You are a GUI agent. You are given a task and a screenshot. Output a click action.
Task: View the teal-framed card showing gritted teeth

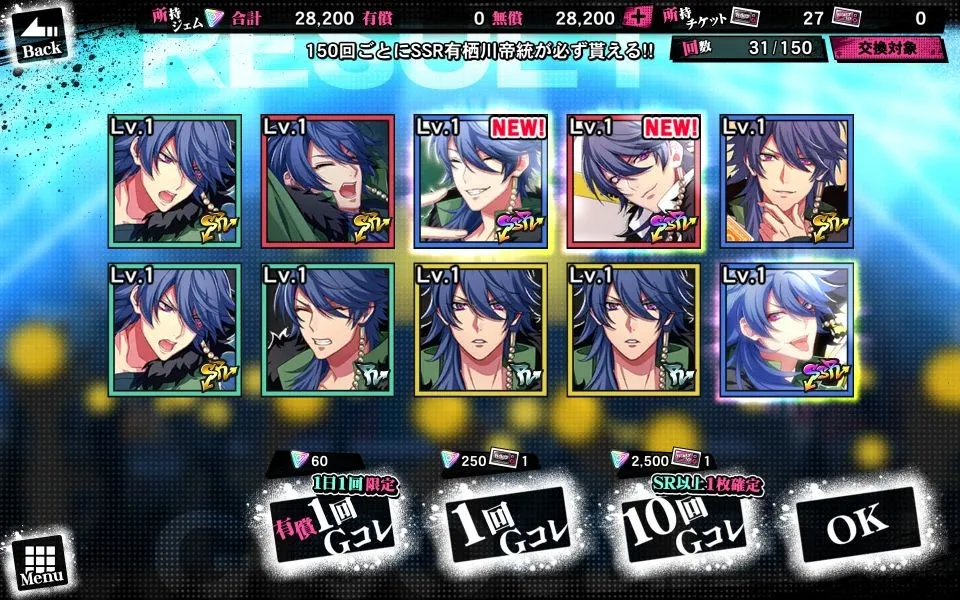(325, 330)
